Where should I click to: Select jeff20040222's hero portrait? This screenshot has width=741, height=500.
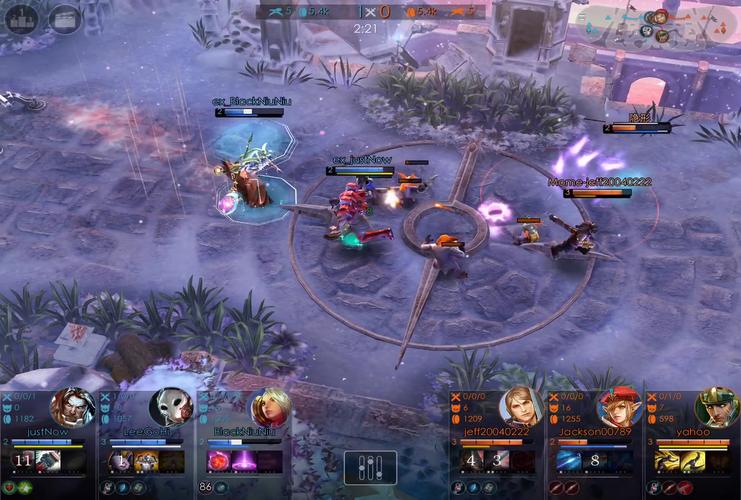point(521,407)
